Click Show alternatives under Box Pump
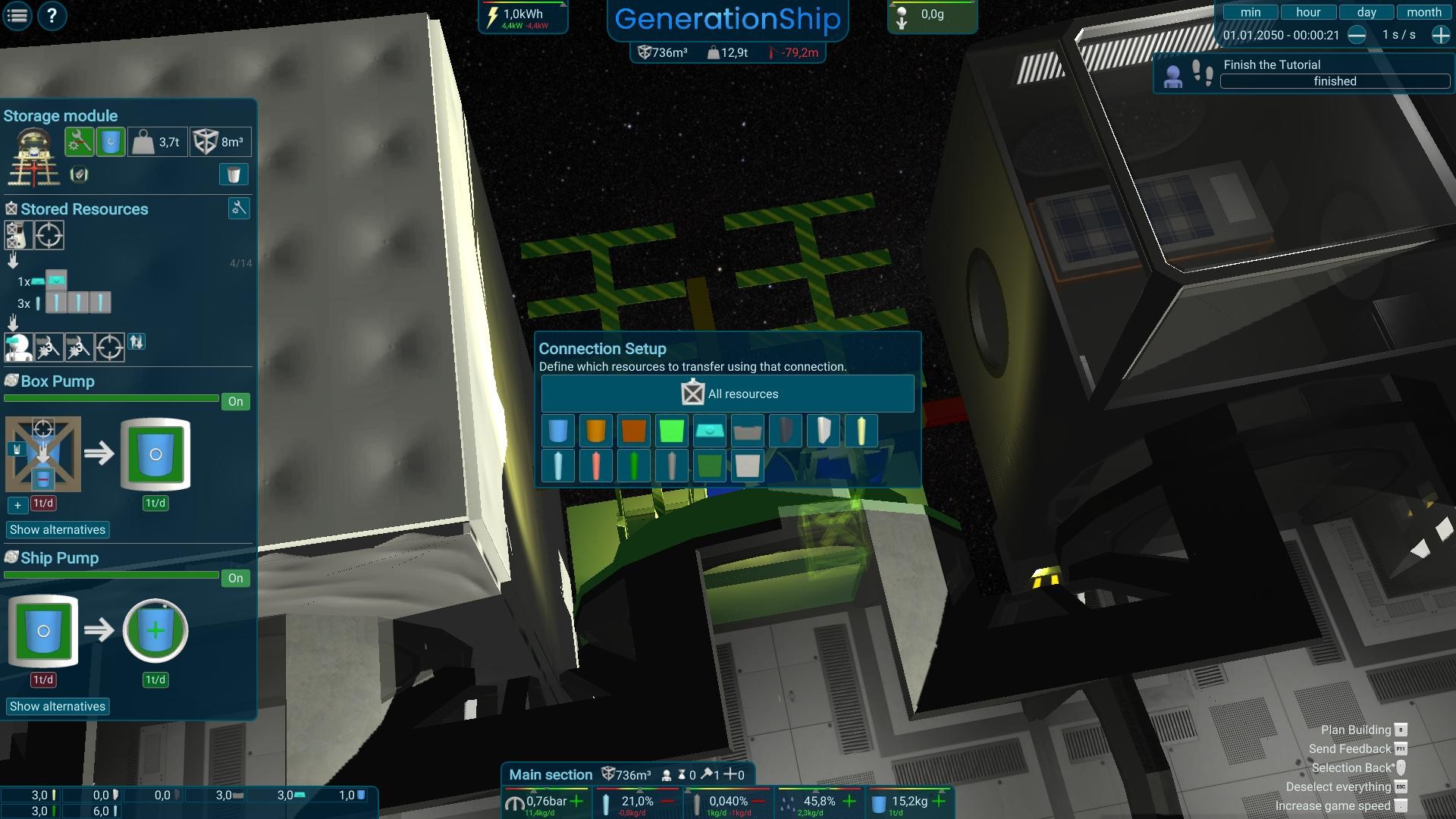The image size is (1456, 819). [58, 529]
